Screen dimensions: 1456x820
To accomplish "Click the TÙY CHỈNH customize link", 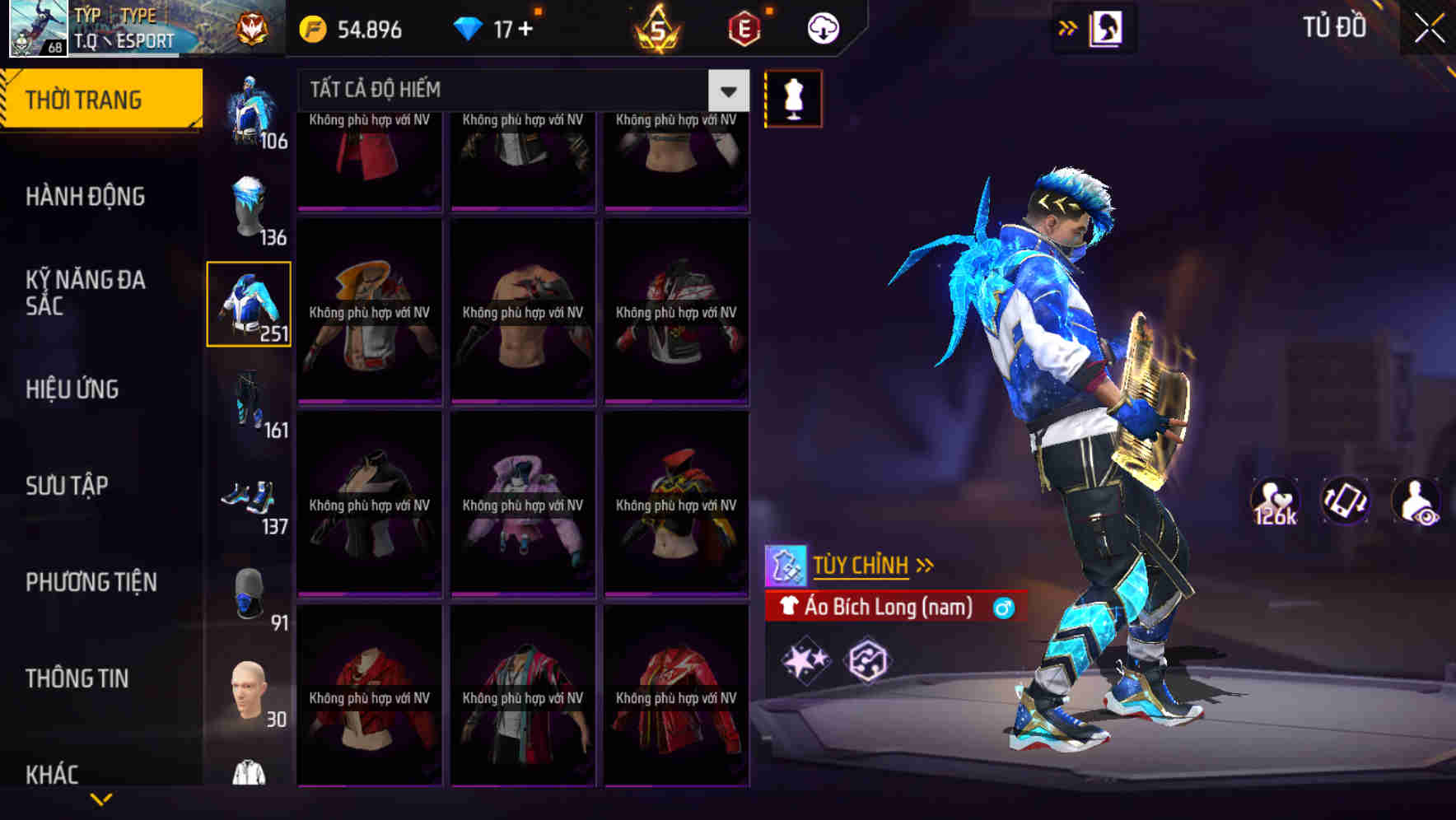I will point(861,565).
